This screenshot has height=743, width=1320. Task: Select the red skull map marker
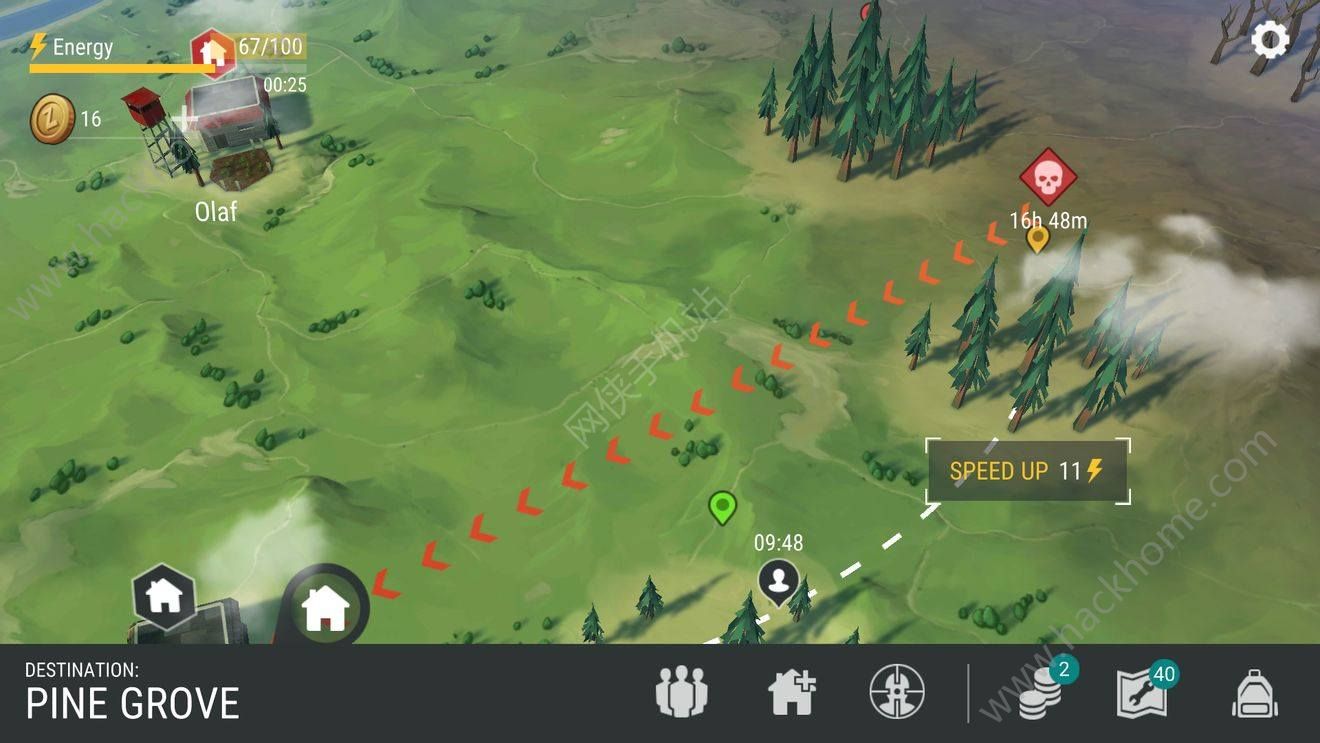tap(1047, 178)
